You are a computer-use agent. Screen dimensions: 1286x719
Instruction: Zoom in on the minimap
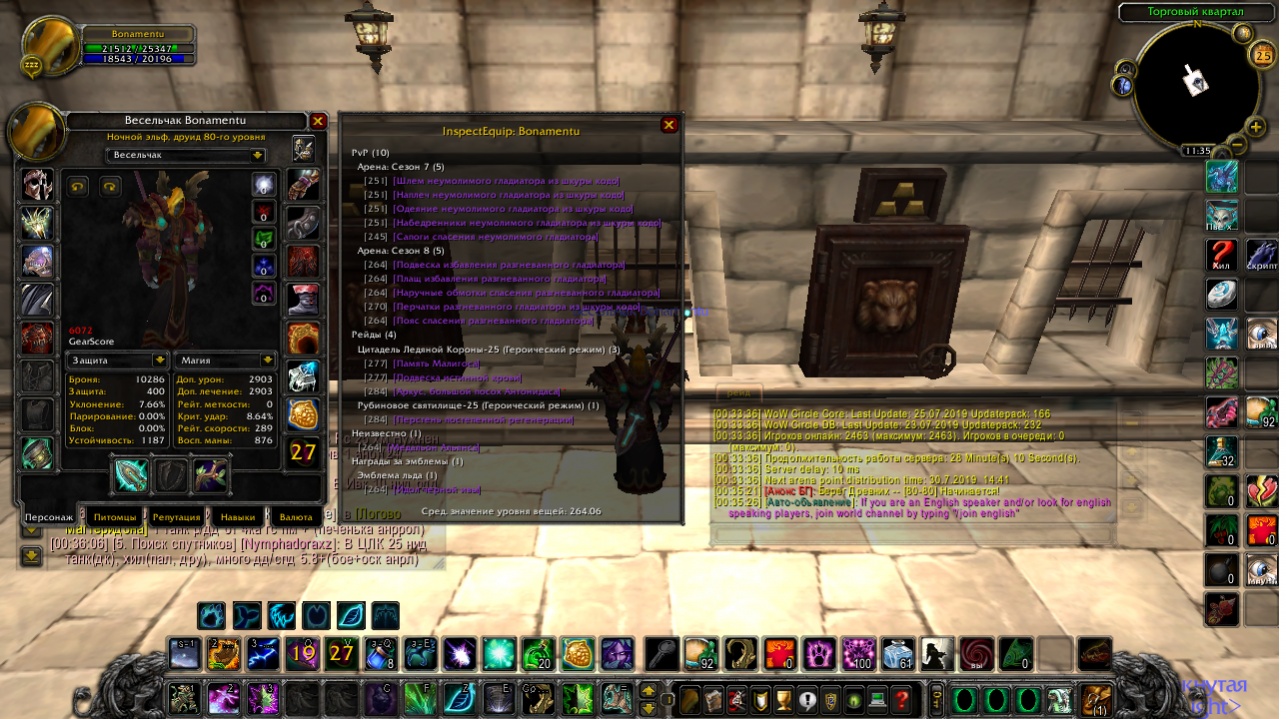(1257, 127)
